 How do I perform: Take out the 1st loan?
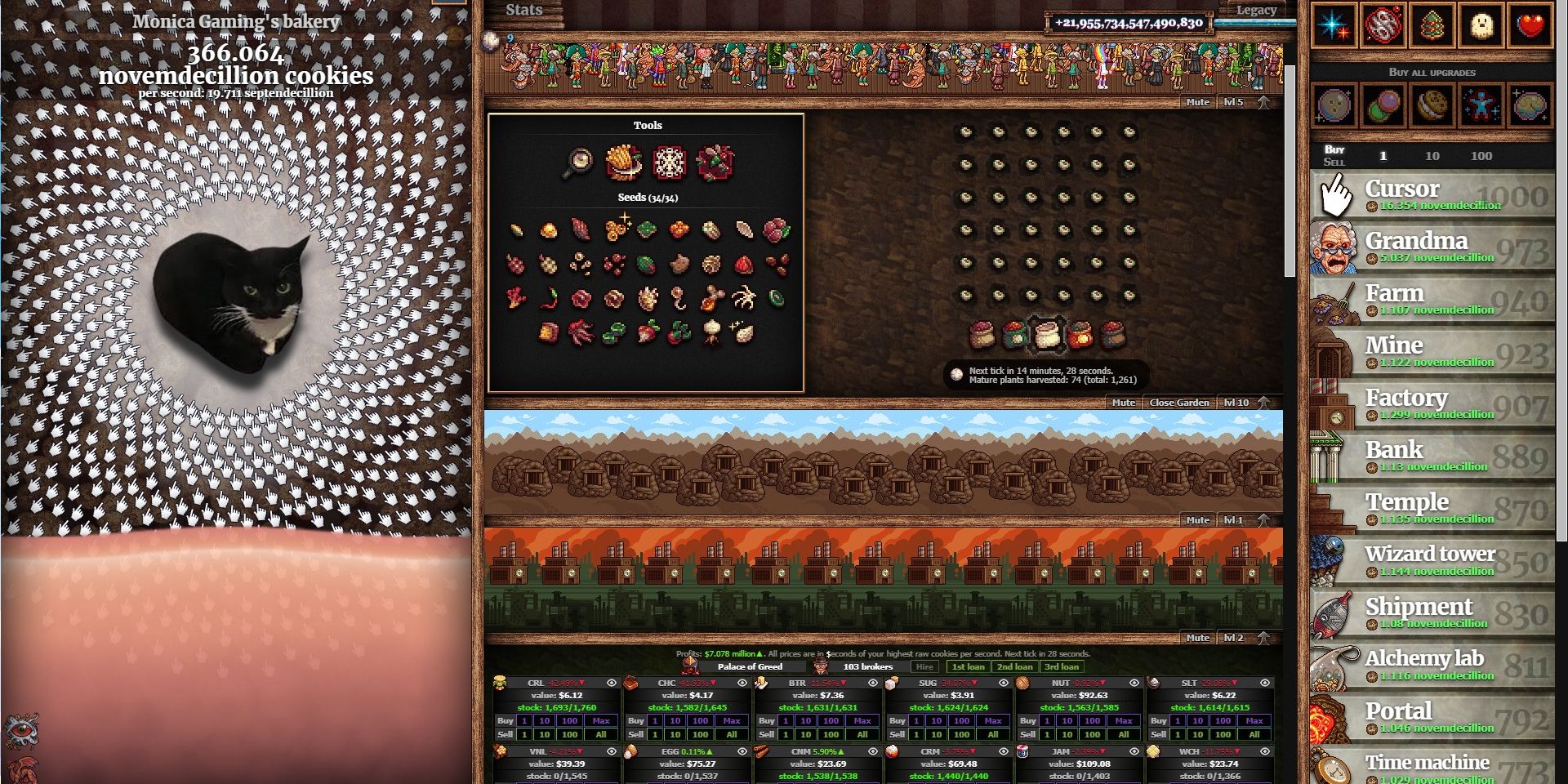pos(969,666)
